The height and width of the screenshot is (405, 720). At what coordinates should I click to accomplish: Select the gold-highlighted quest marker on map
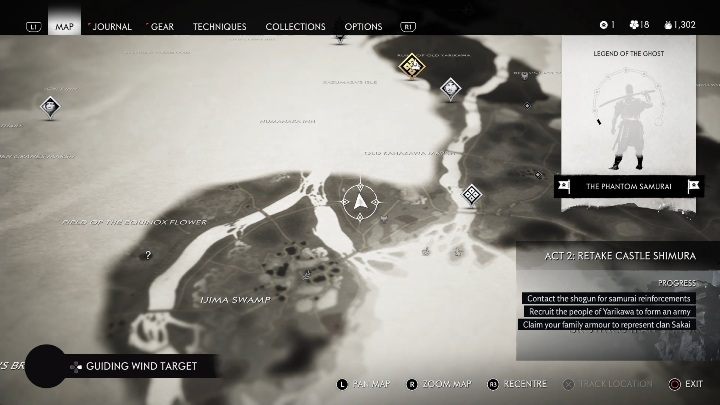(x=410, y=66)
